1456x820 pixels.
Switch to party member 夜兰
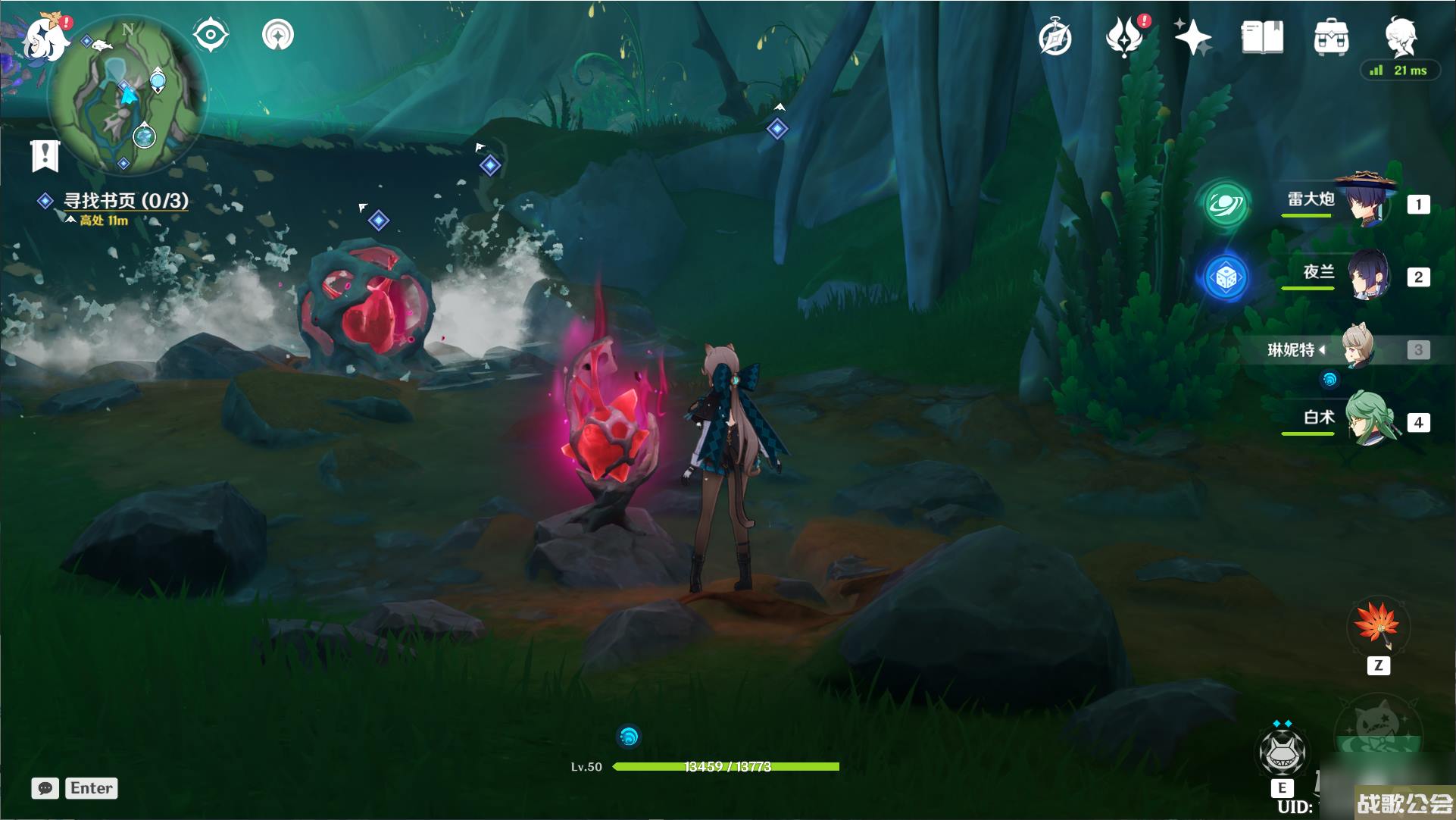click(x=1367, y=276)
